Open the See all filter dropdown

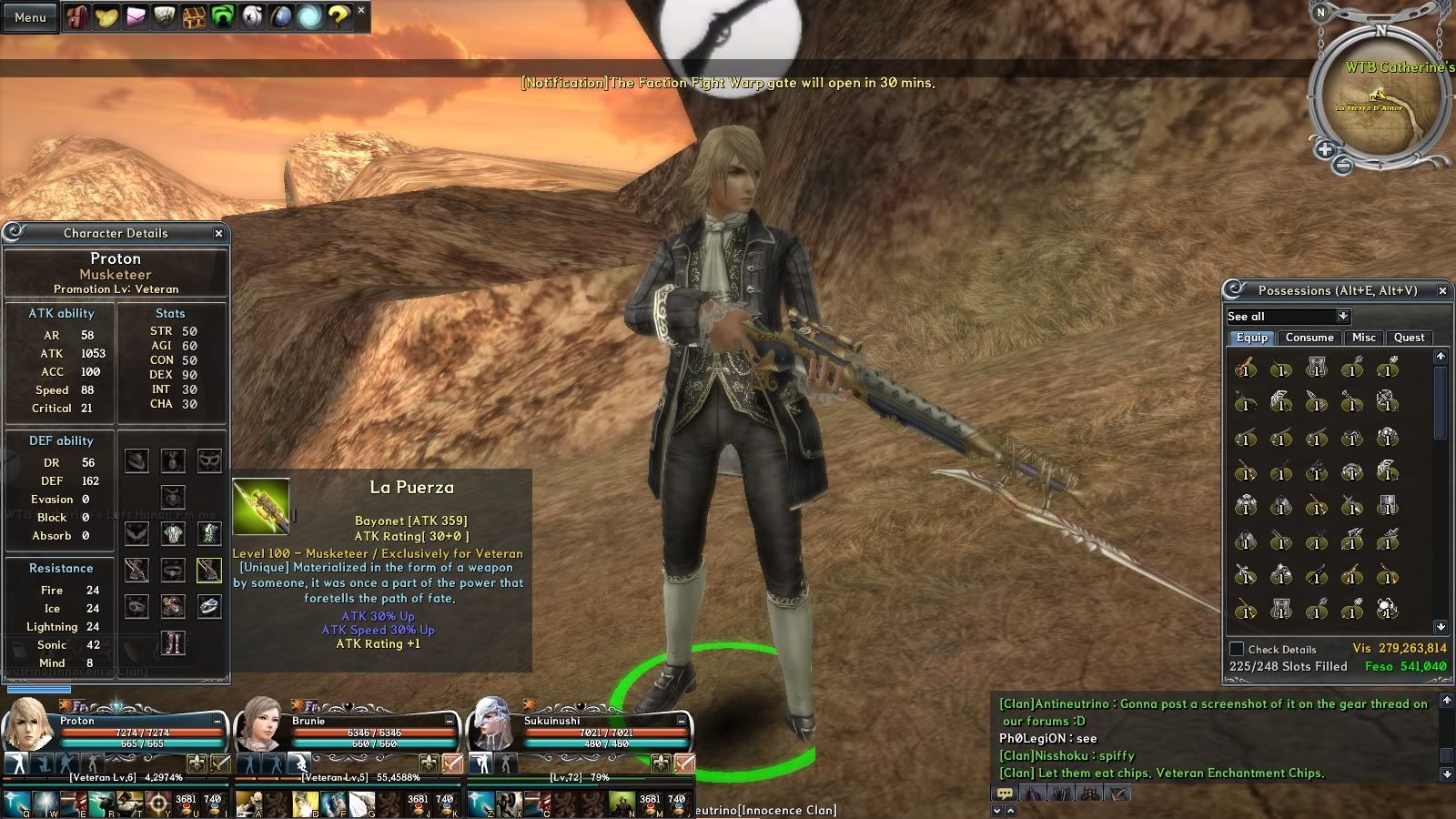tap(1343, 316)
